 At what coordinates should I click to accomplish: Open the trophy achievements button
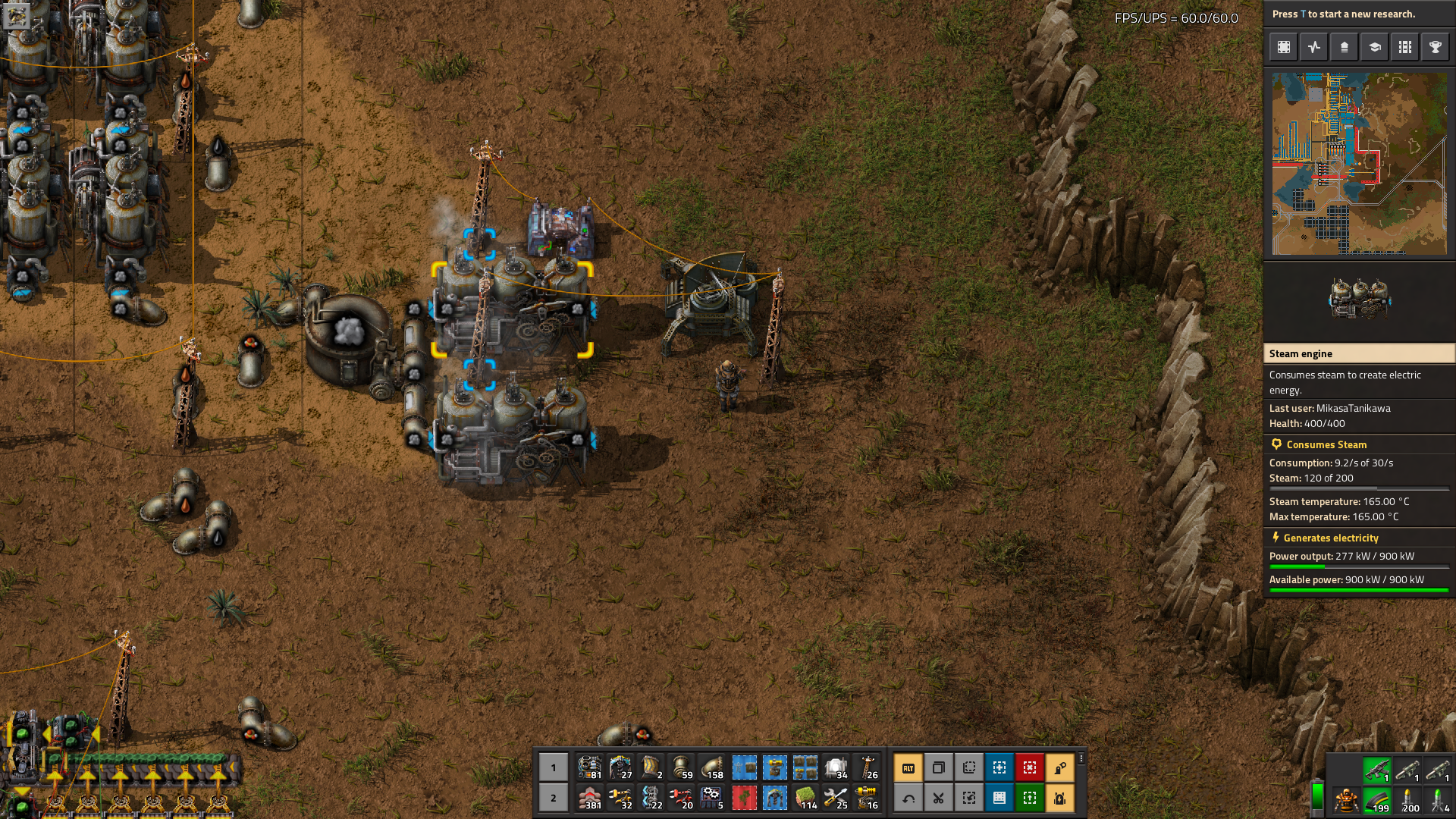tap(1436, 47)
